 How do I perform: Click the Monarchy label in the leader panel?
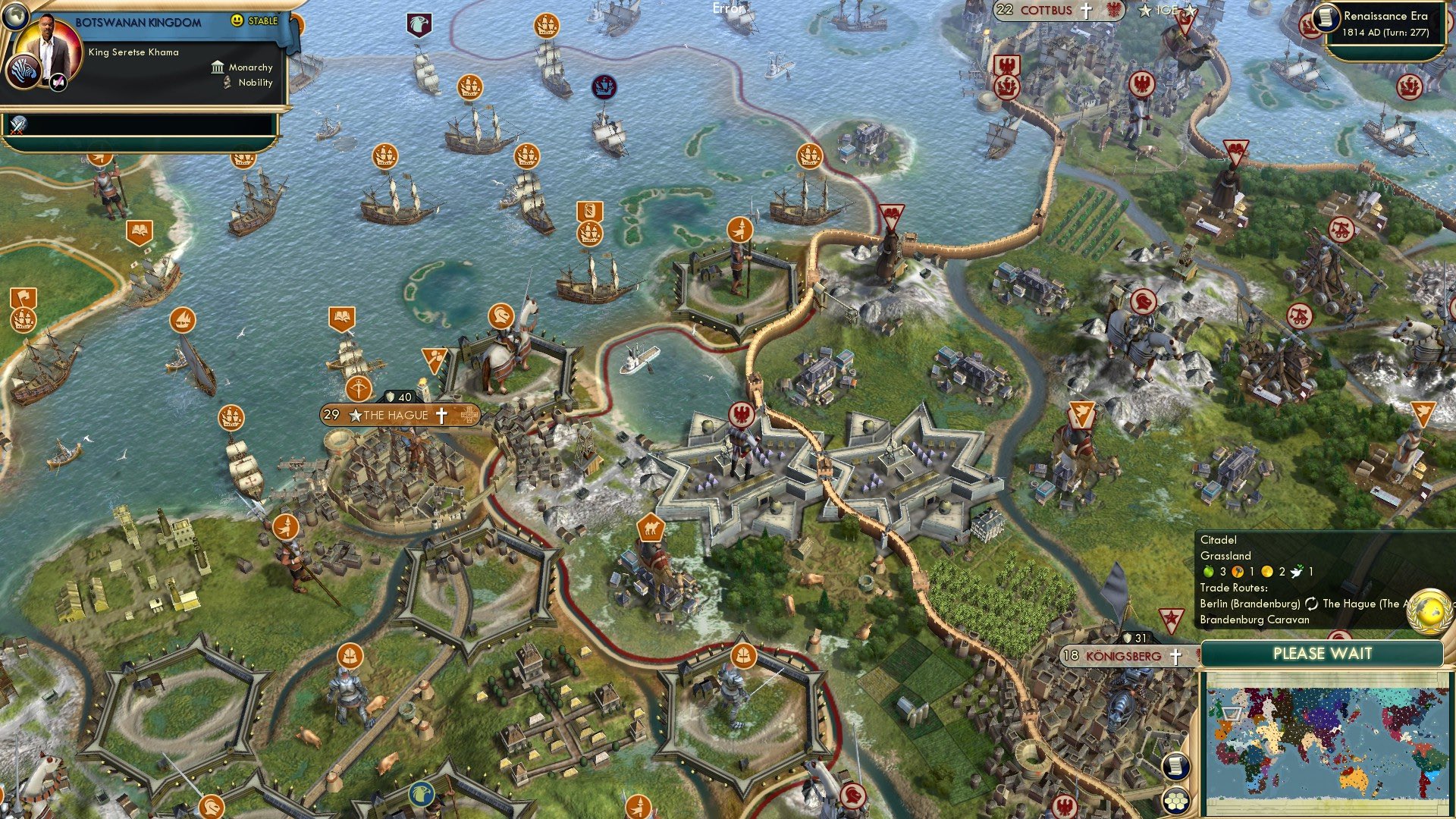pos(251,67)
